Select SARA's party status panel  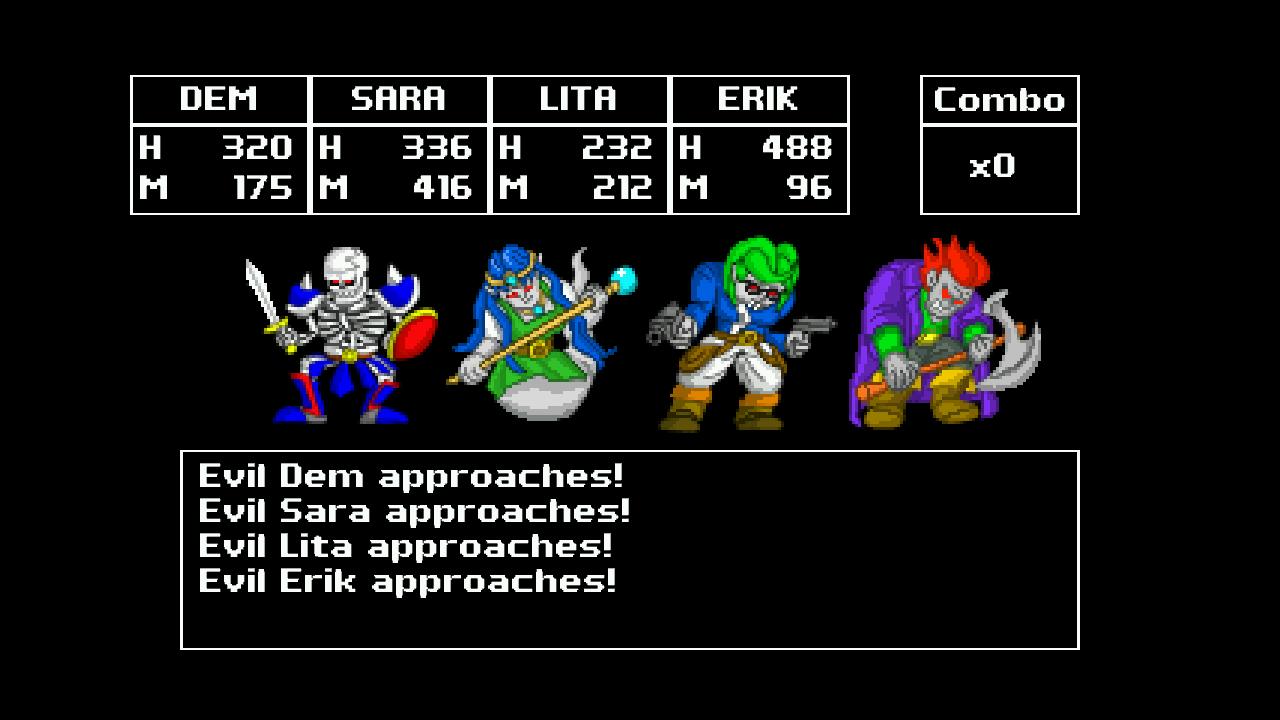click(400, 145)
